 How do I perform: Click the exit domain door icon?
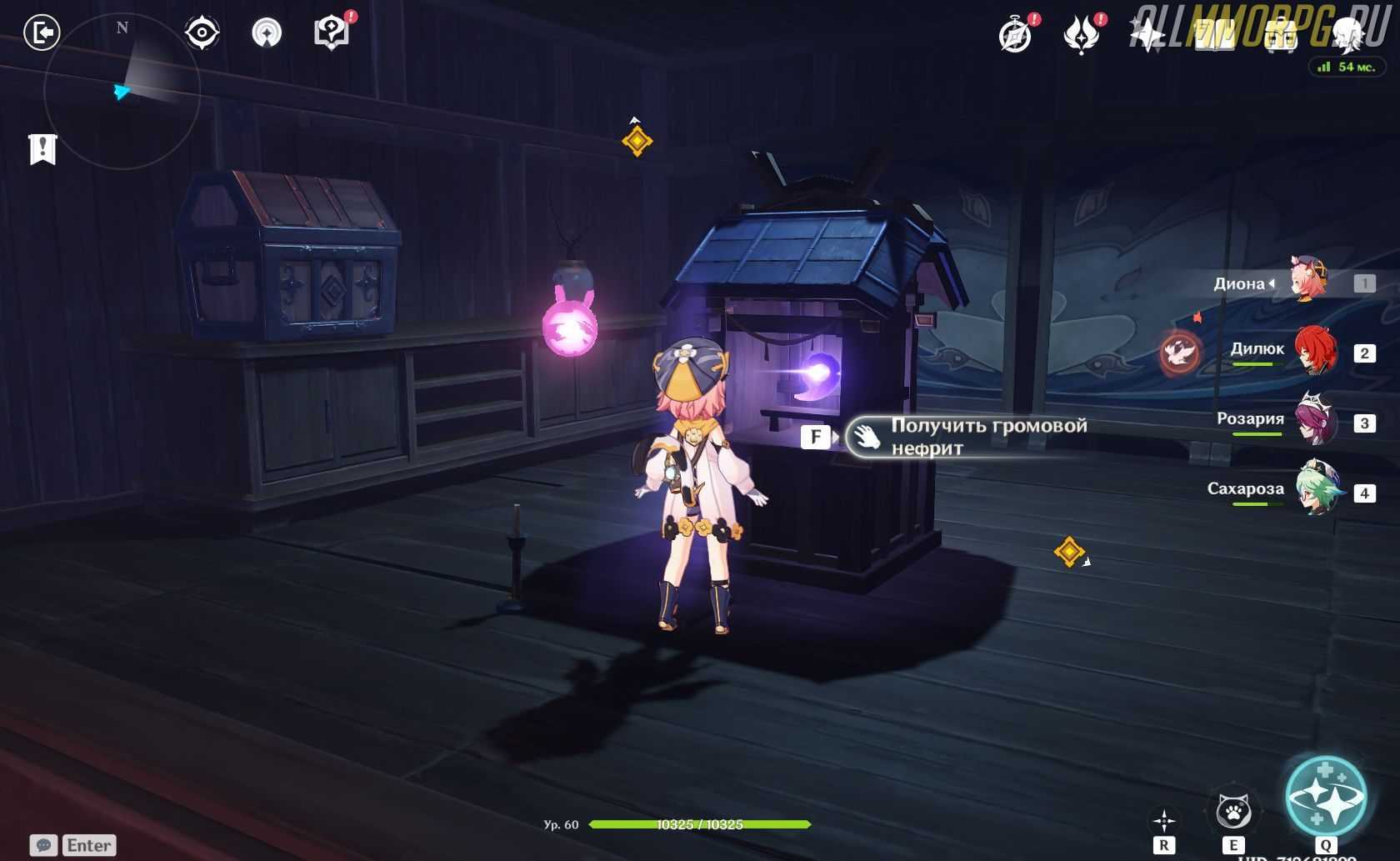pyautogui.click(x=42, y=33)
